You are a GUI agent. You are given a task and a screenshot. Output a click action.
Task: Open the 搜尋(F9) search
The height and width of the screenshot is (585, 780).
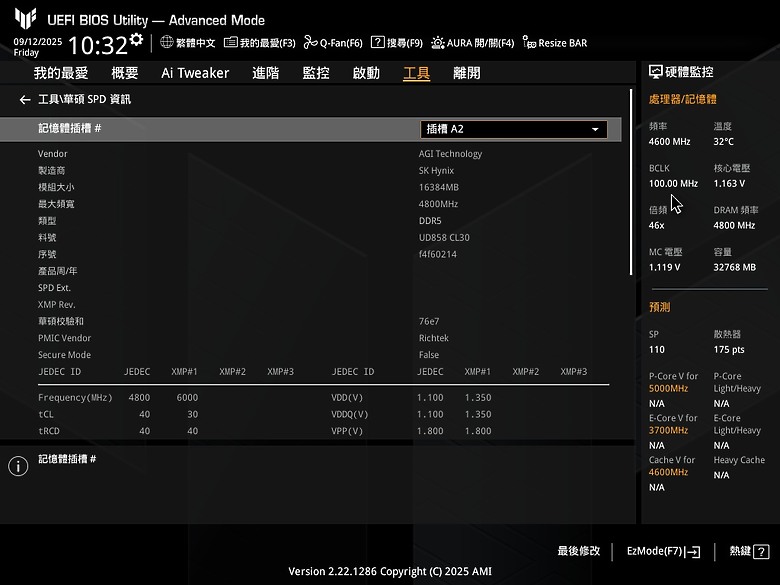point(397,43)
